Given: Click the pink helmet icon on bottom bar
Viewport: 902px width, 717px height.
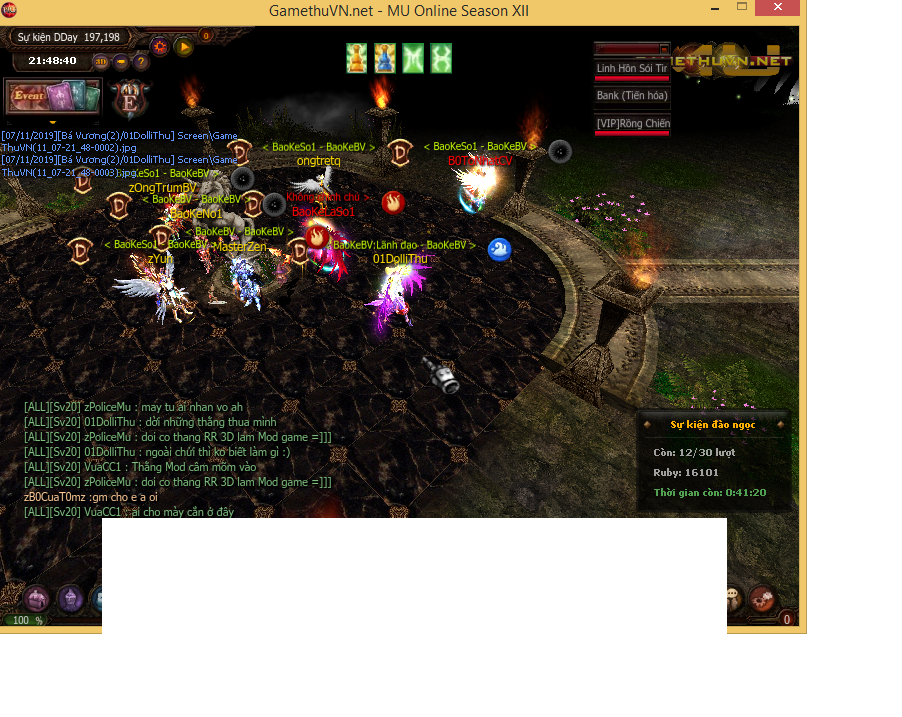Looking at the screenshot, I should 37,598.
